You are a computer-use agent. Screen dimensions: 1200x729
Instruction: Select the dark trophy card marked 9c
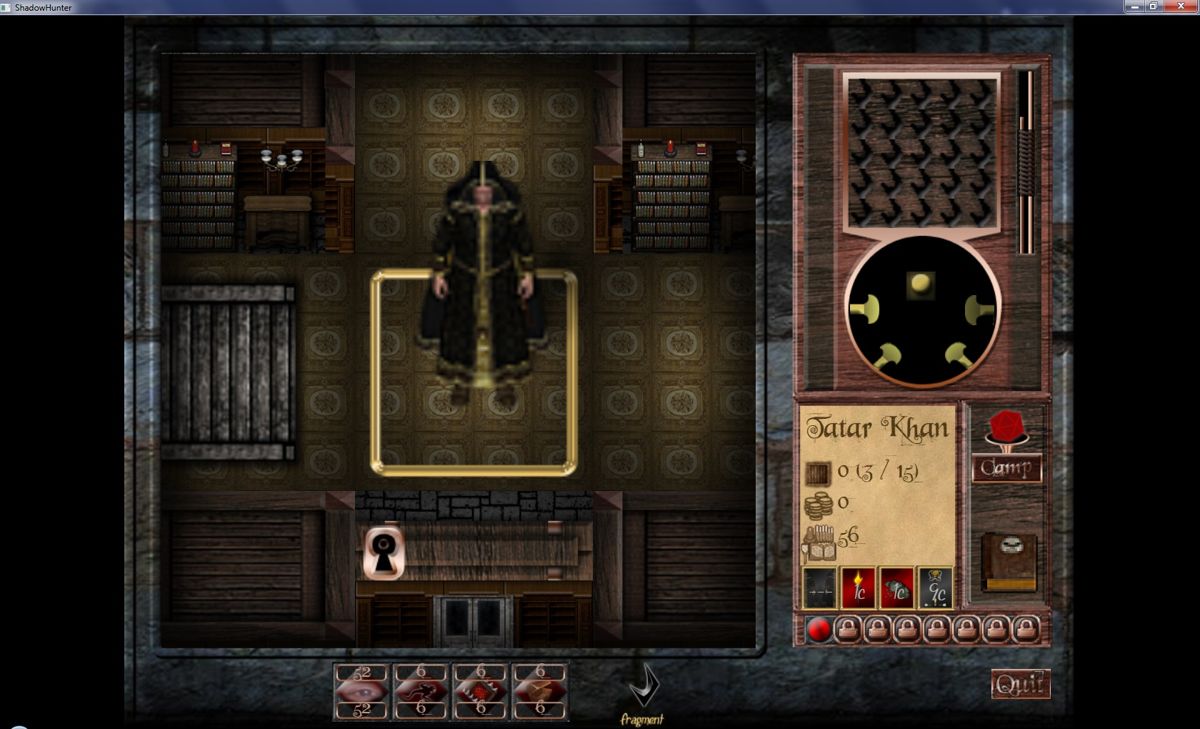[935, 588]
